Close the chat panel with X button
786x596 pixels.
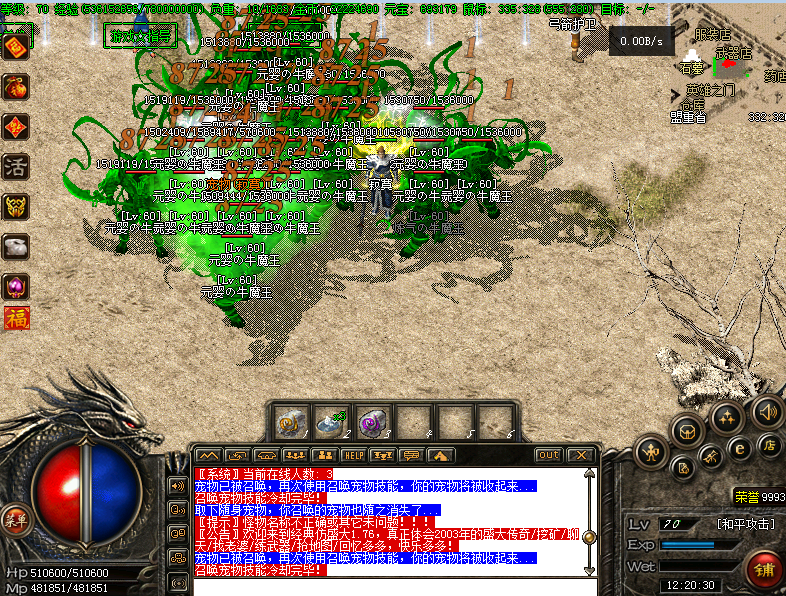580,456
